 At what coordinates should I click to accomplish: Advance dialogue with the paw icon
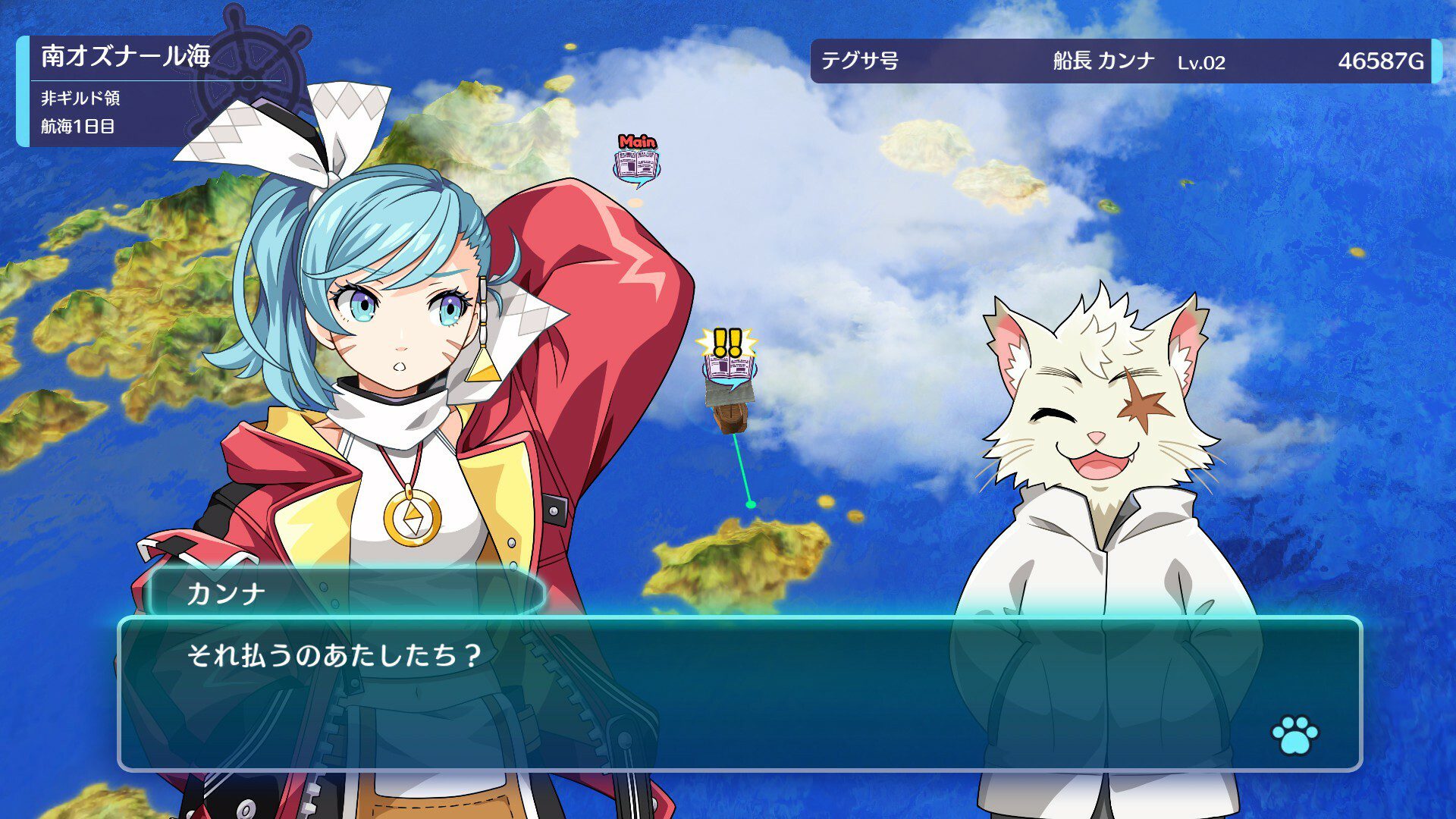1294,734
